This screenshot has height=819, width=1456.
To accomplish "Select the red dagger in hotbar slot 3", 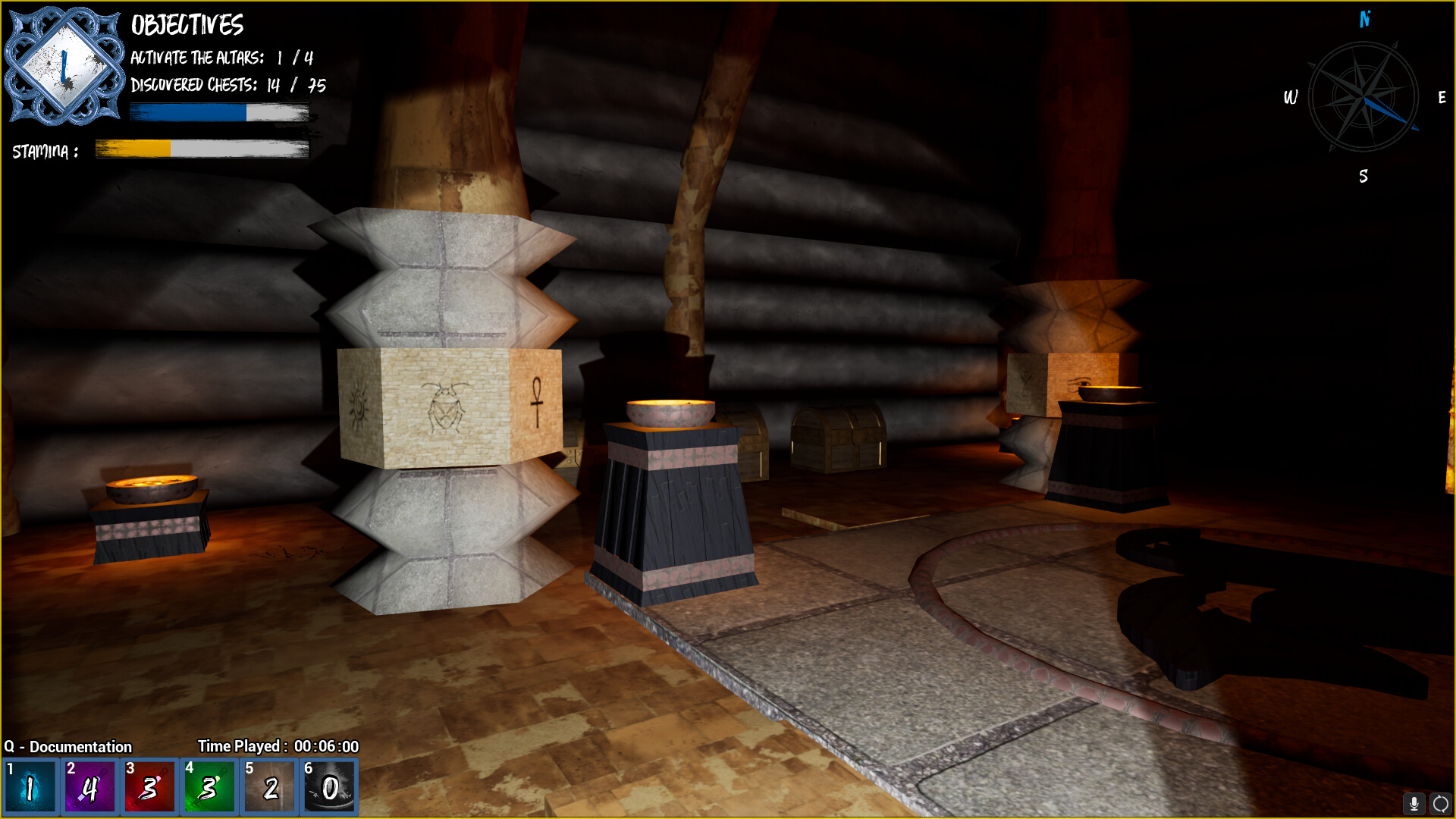I will (149, 786).
